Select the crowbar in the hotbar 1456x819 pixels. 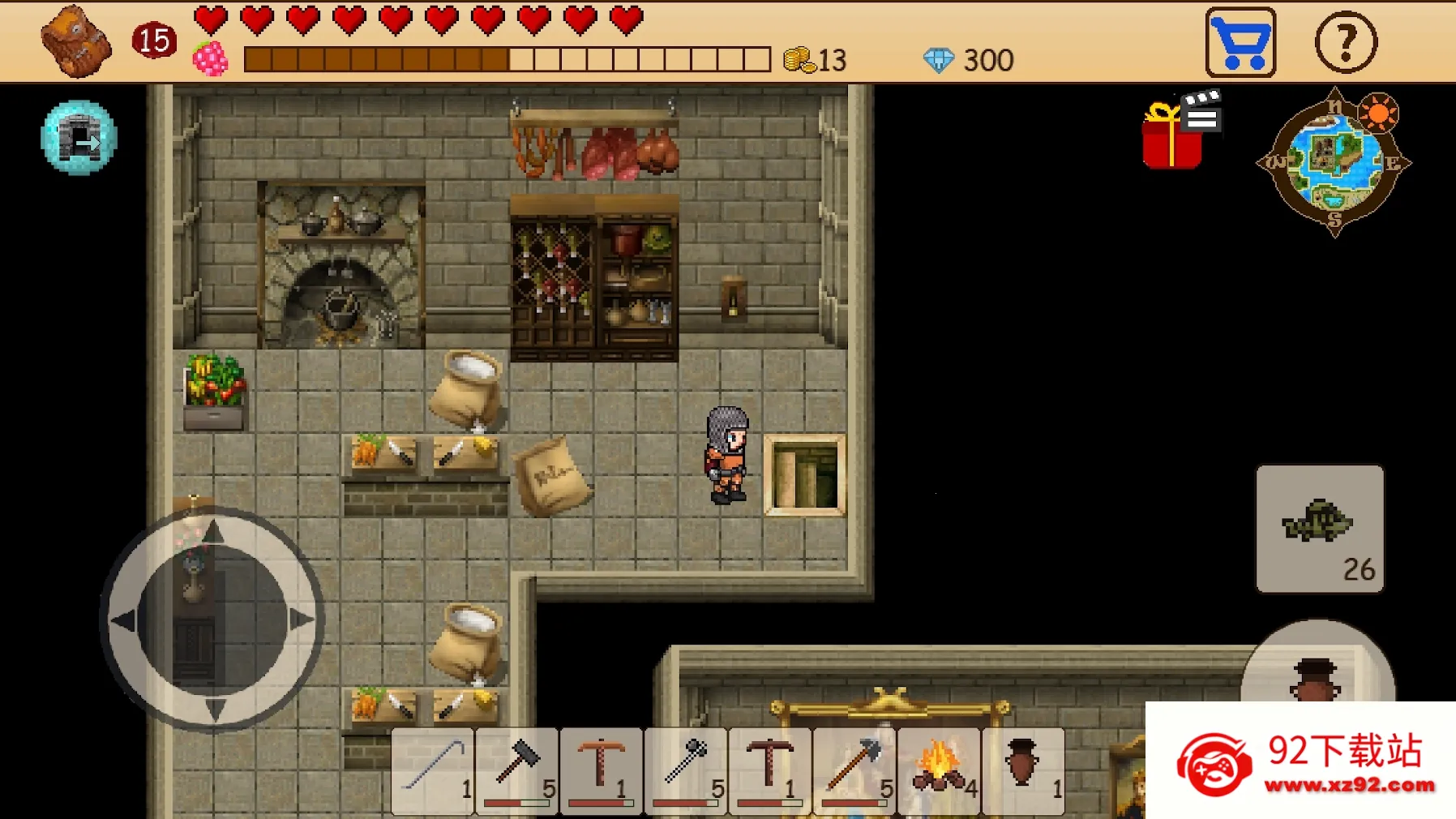point(432,770)
